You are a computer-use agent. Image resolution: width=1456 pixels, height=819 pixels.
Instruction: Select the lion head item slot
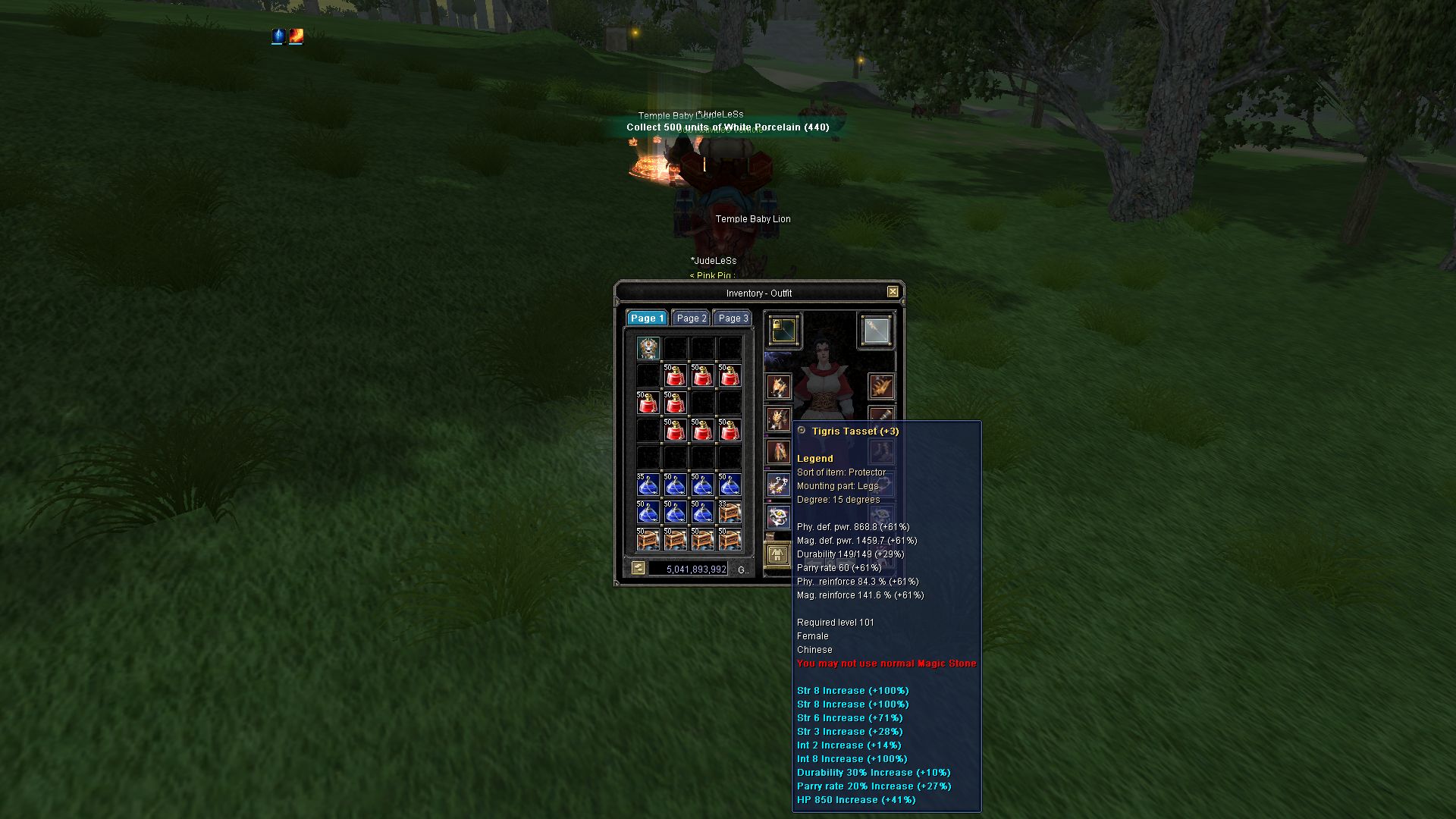648,348
